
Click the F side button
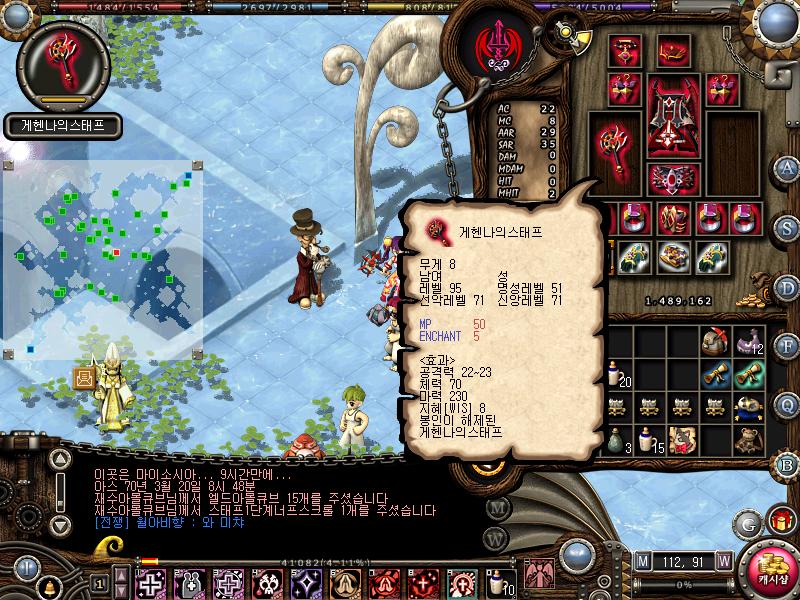(788, 347)
